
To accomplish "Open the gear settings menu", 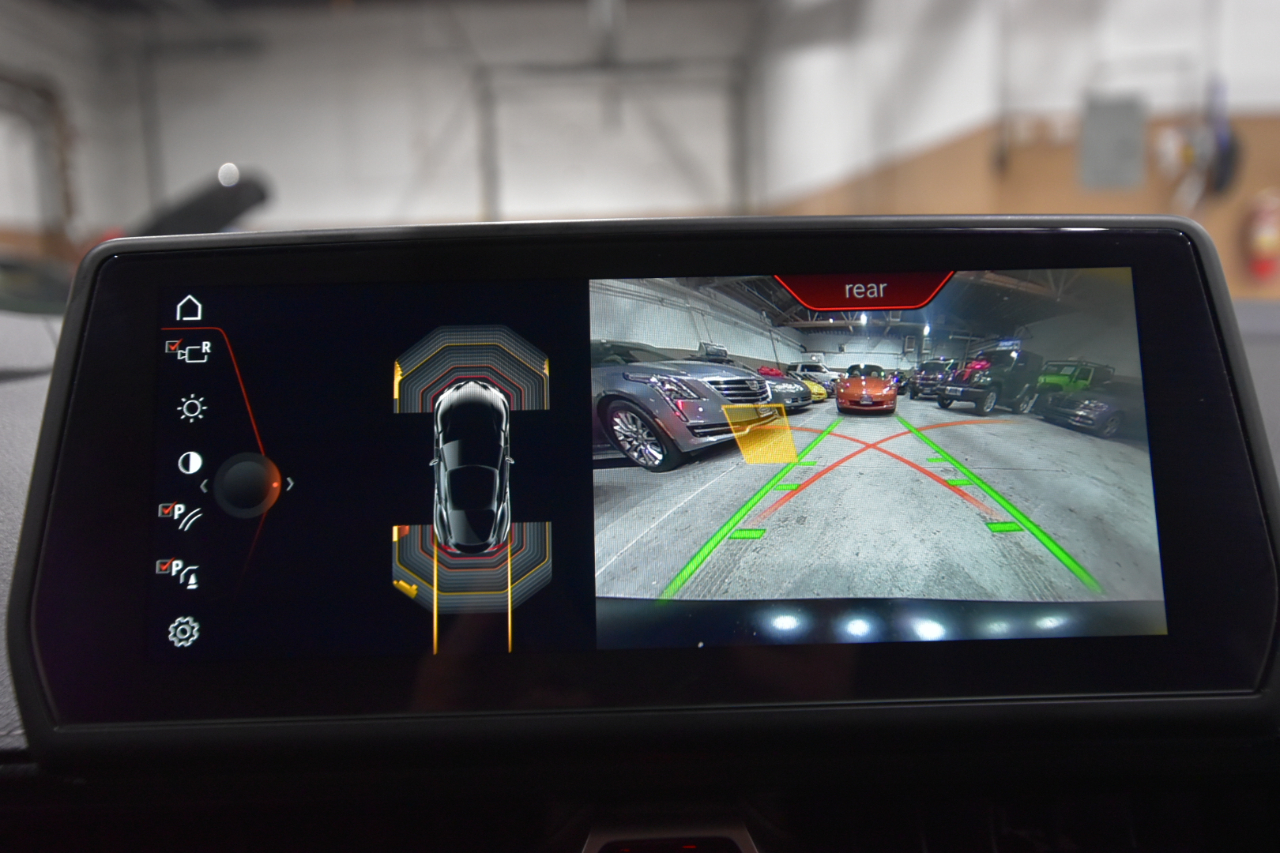I will 183,632.
